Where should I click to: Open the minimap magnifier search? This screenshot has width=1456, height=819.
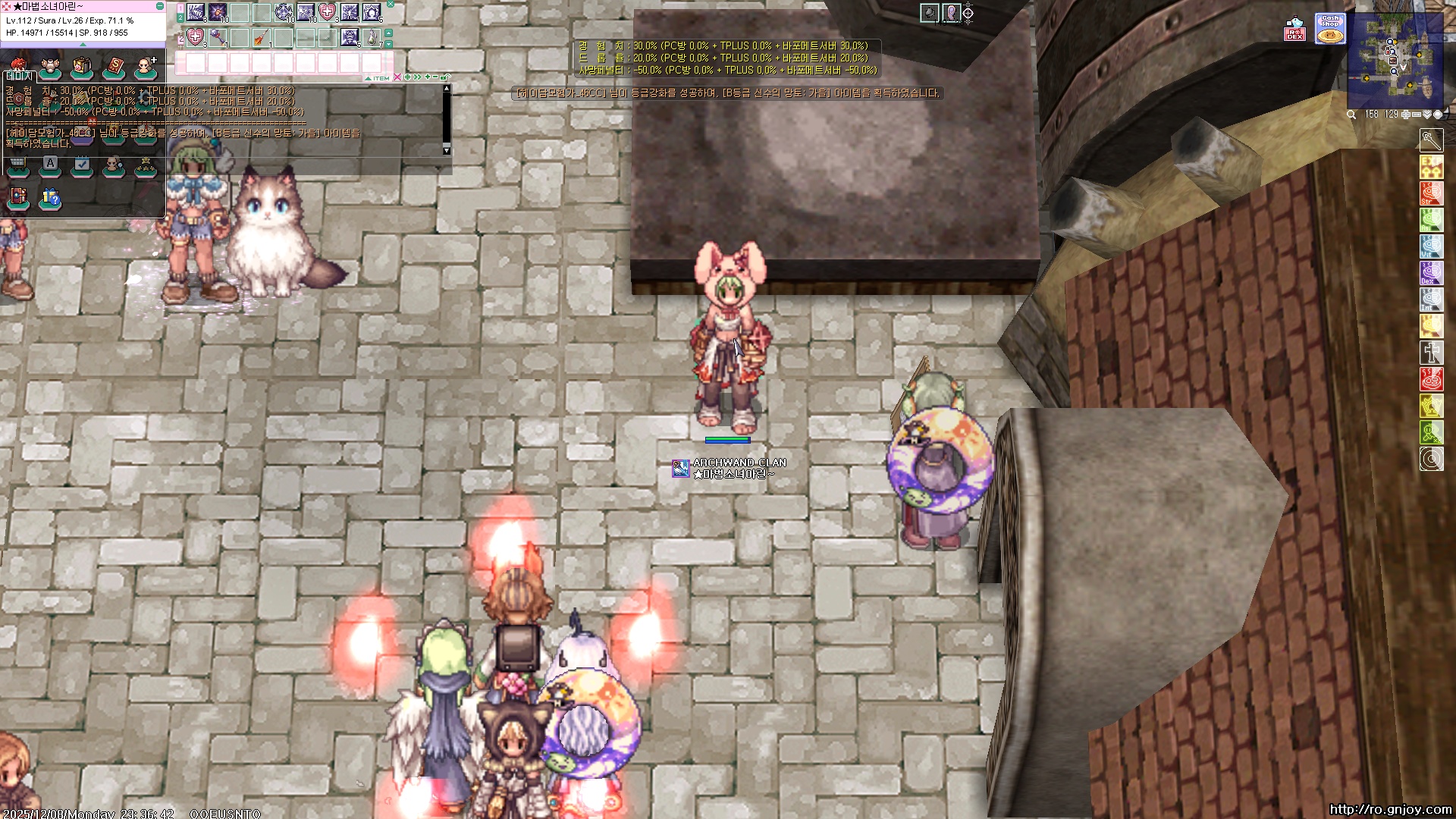tap(1351, 115)
